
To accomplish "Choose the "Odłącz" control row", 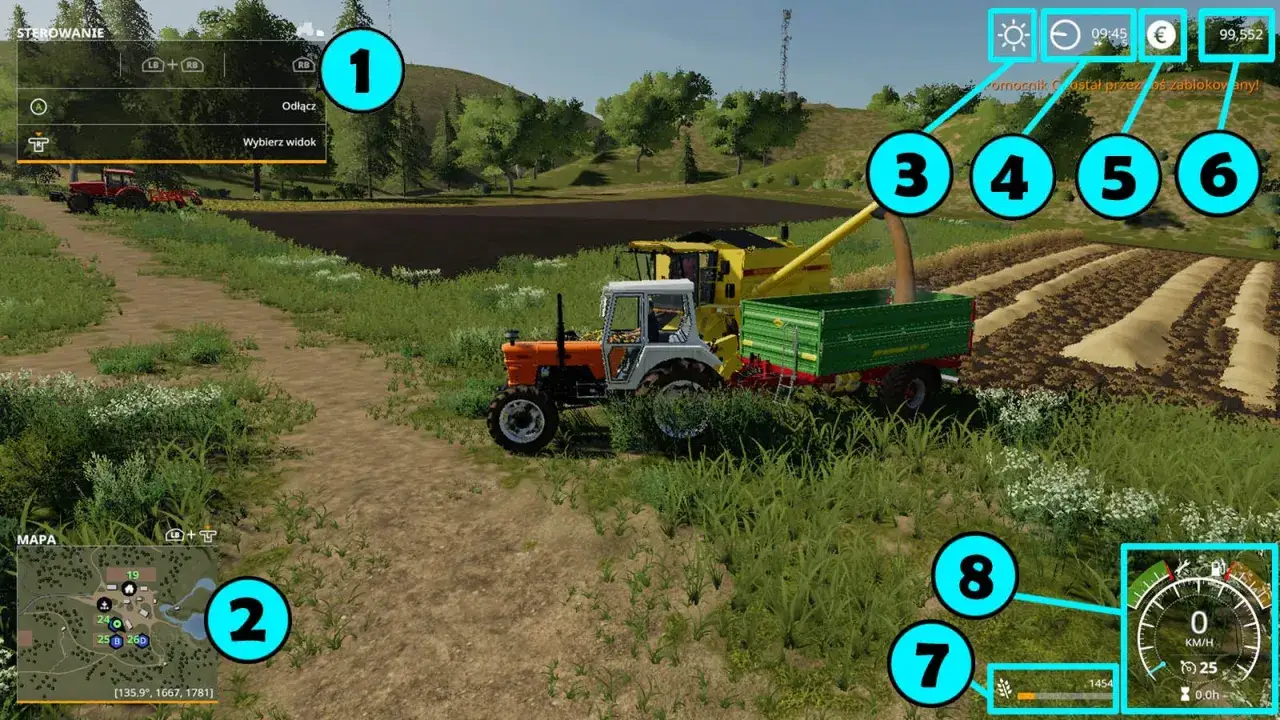I will [x=171, y=106].
